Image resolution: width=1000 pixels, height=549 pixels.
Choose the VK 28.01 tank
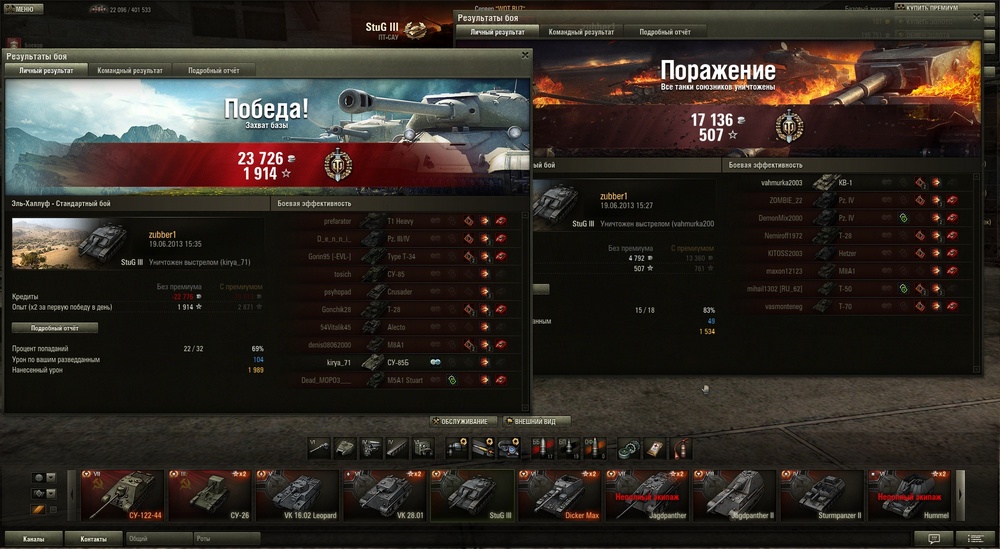tap(386, 495)
